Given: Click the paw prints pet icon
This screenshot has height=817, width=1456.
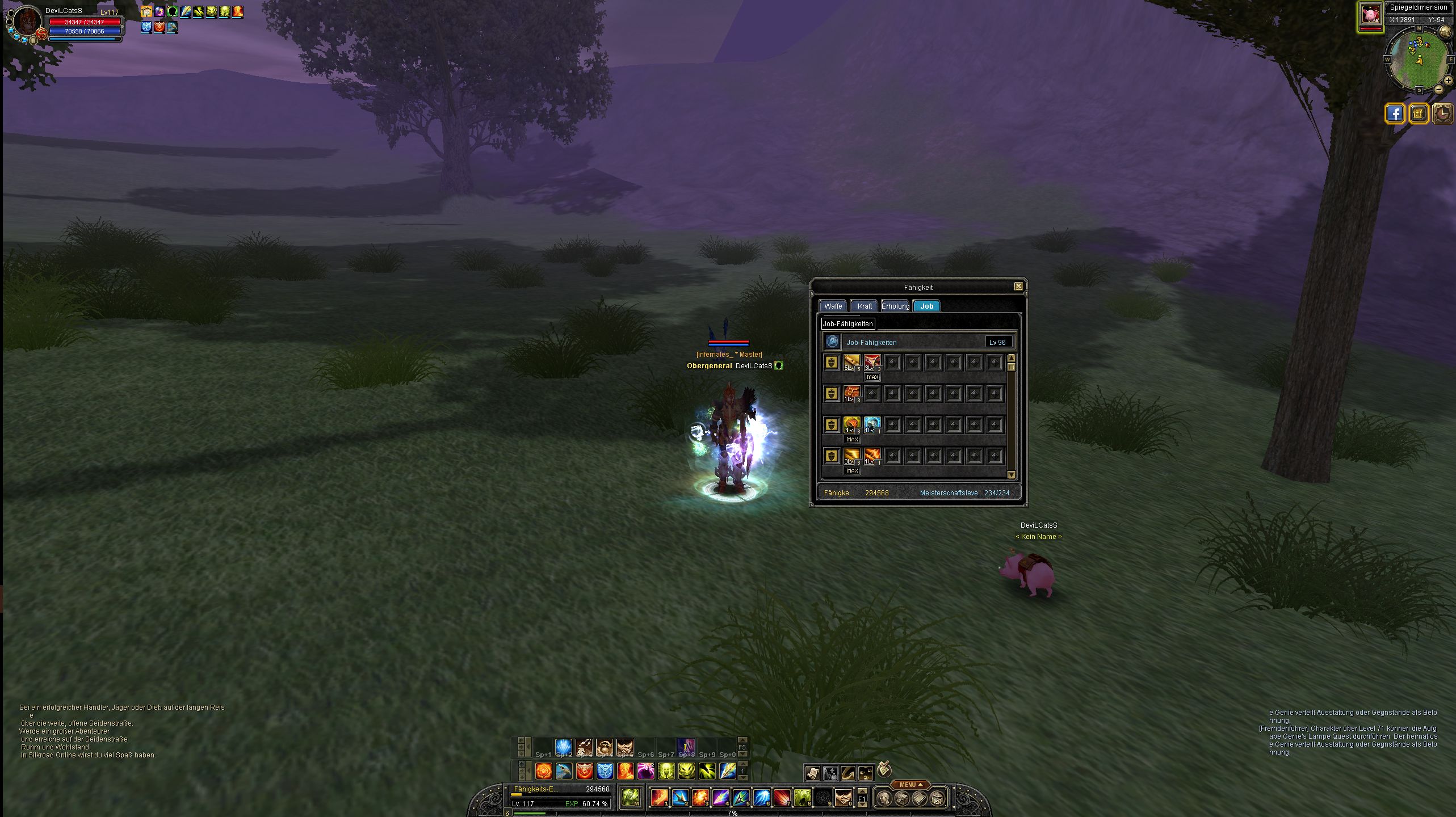Looking at the screenshot, I should pos(865,773).
